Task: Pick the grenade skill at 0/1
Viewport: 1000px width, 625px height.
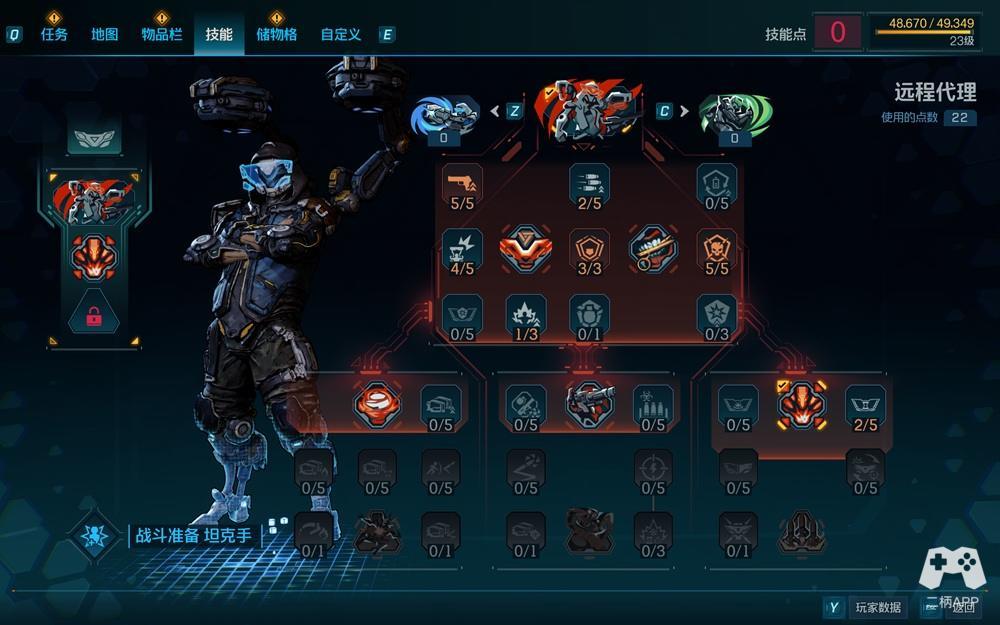Action: coord(589,312)
